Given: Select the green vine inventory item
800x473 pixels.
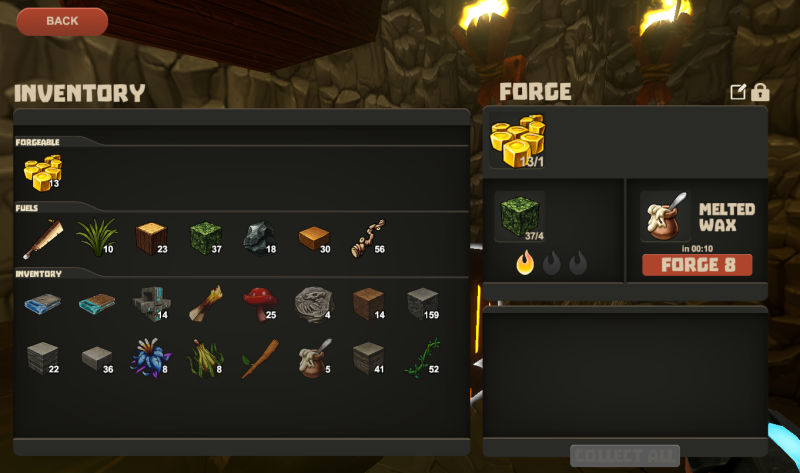Looking at the screenshot, I should [421, 357].
